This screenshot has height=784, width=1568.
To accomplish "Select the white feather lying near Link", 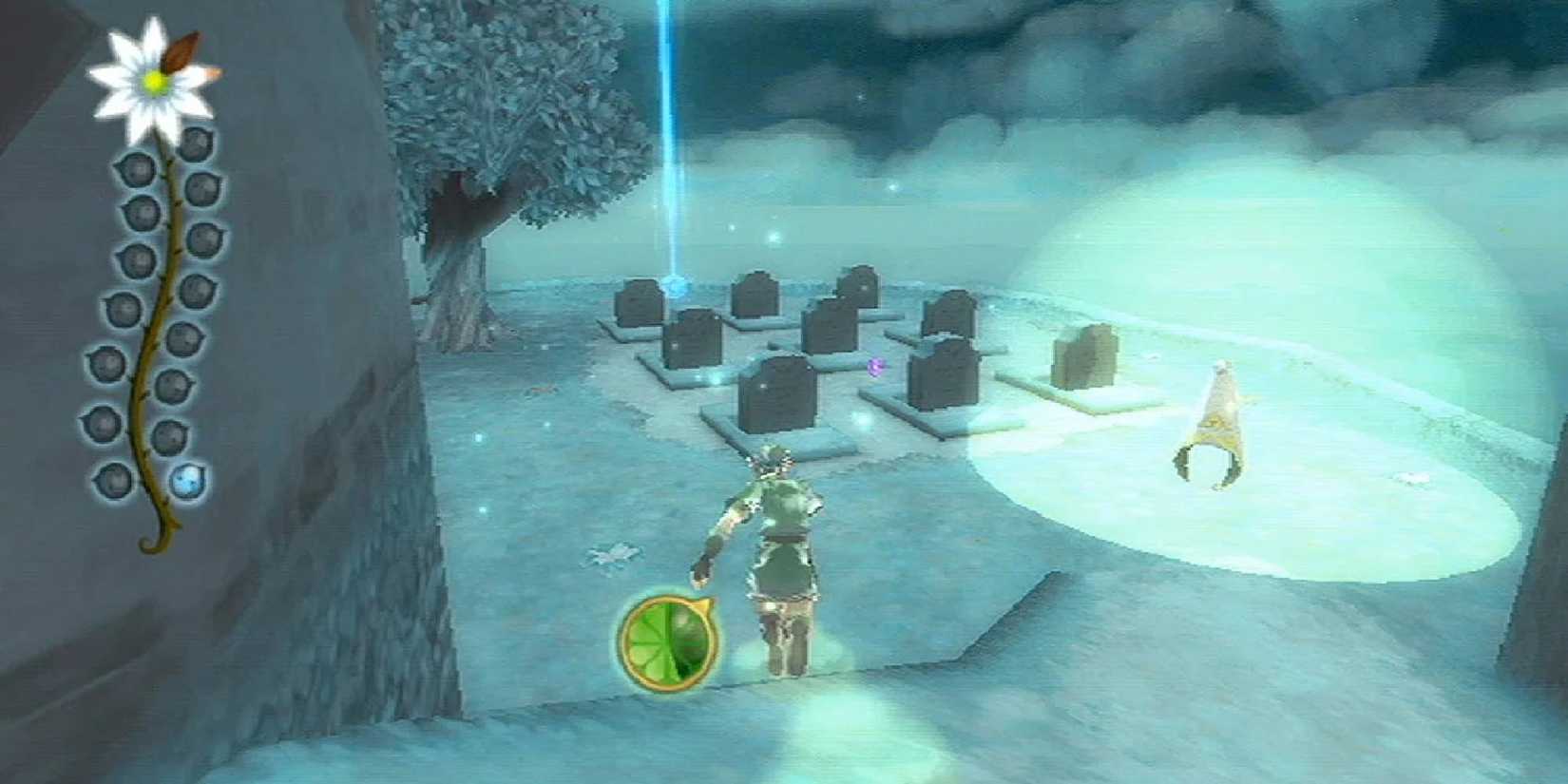I will coord(612,556).
